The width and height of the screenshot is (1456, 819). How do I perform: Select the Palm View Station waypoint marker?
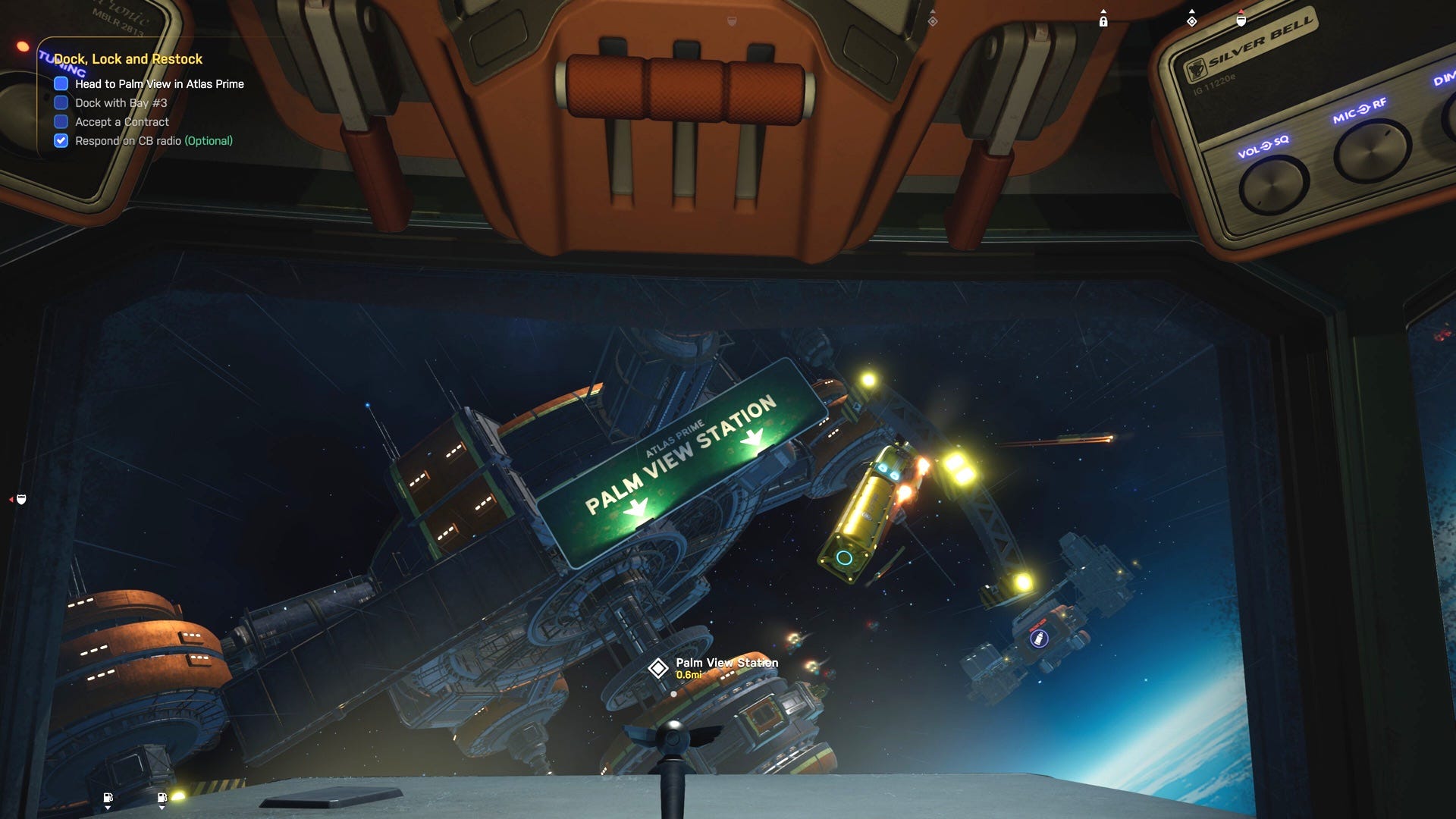tap(657, 668)
